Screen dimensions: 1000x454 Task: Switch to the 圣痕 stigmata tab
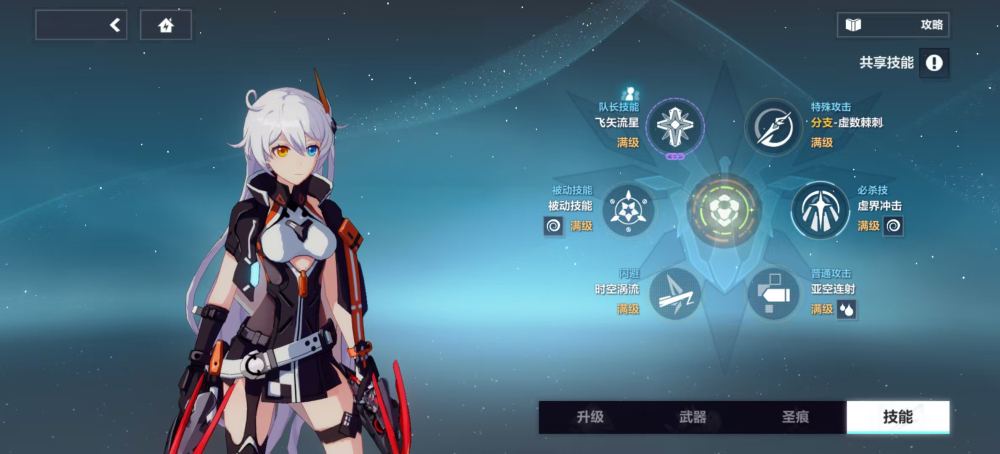point(795,417)
